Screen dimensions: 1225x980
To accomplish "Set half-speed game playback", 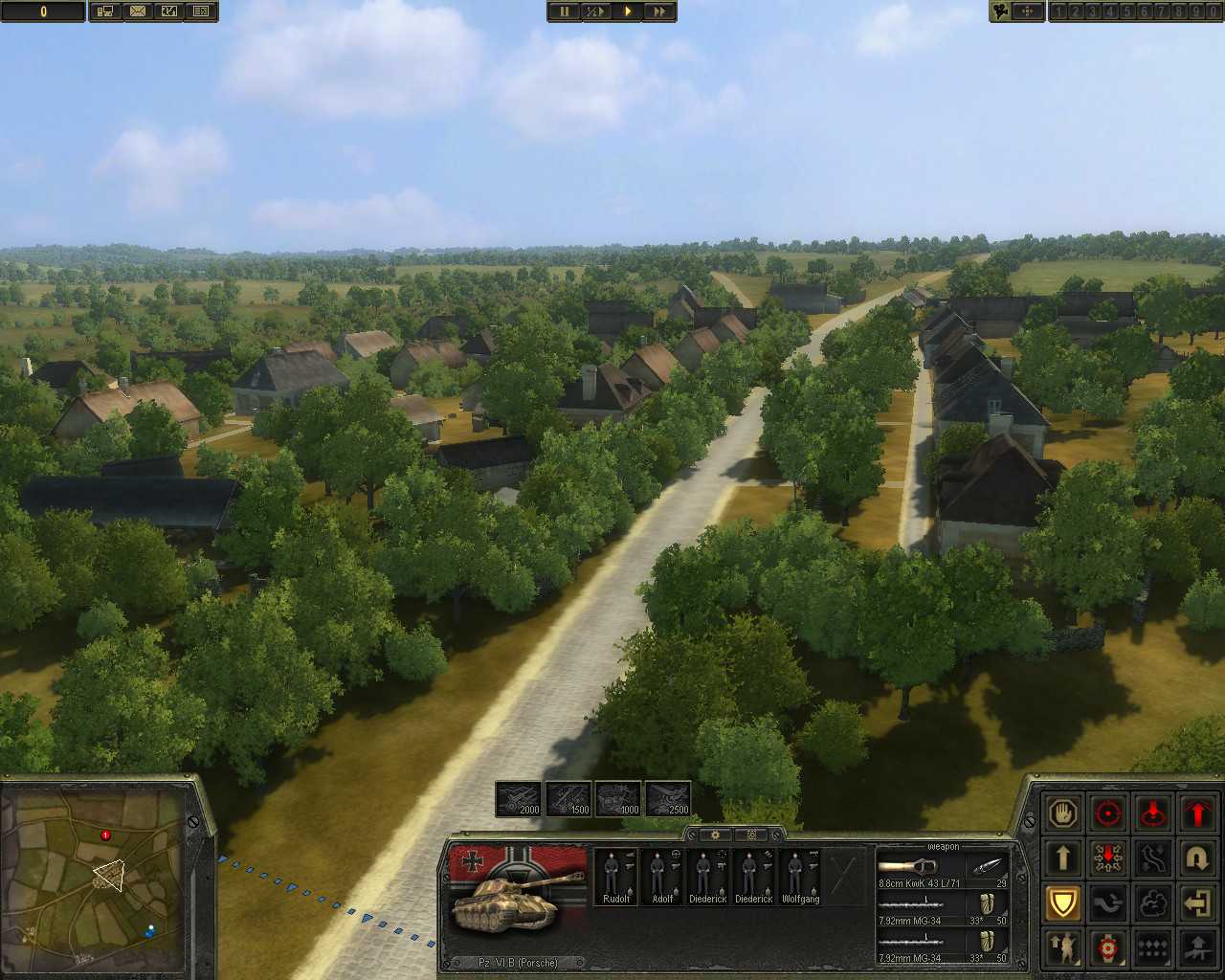I will point(595,11).
